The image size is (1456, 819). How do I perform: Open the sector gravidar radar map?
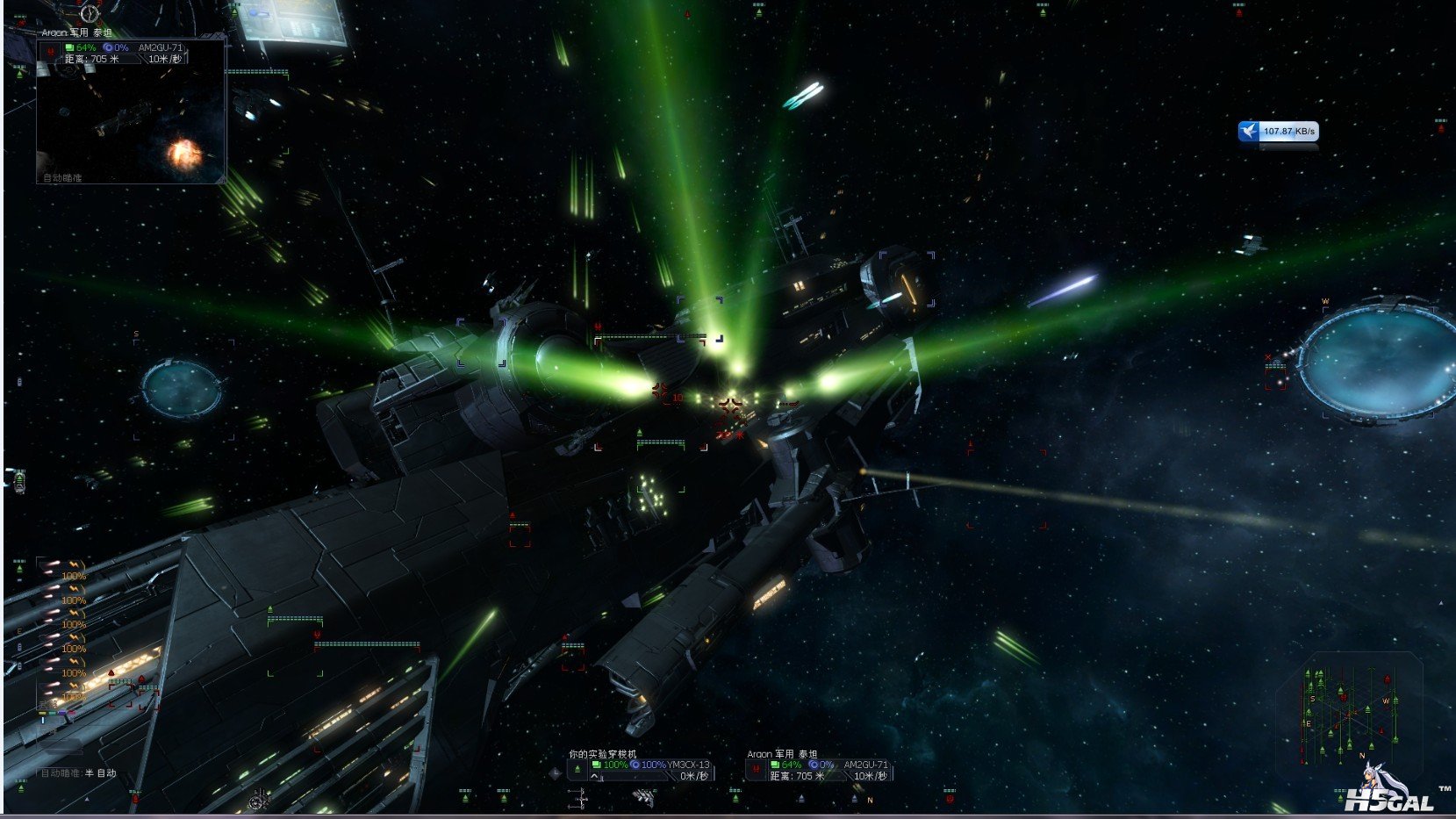point(1347,709)
